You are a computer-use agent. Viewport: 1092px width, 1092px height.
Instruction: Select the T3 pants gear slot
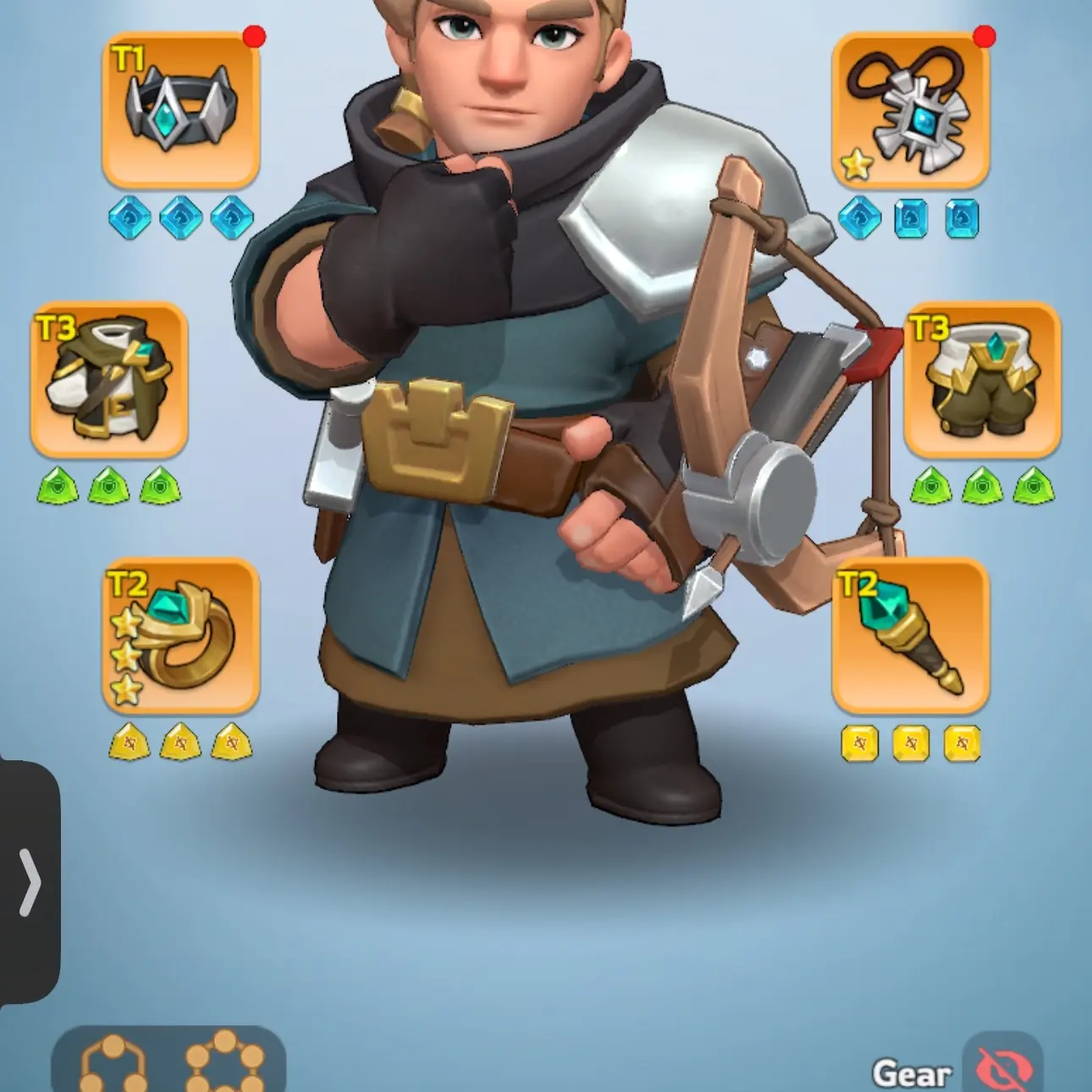(982, 381)
